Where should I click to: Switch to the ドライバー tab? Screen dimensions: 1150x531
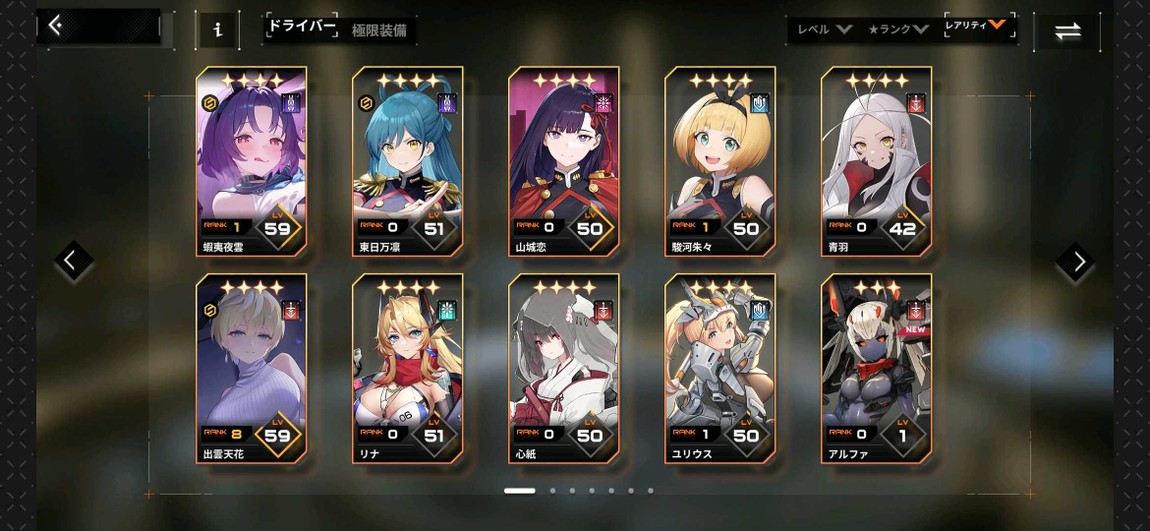click(301, 27)
